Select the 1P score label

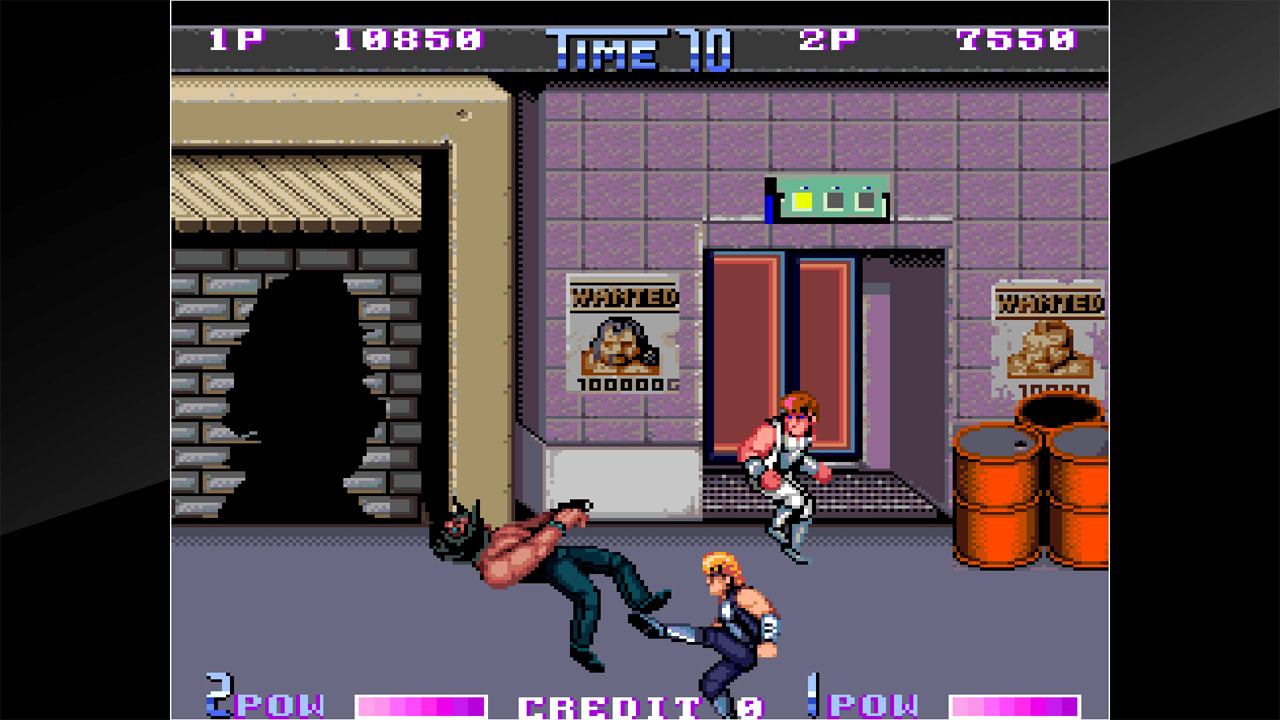point(237,38)
